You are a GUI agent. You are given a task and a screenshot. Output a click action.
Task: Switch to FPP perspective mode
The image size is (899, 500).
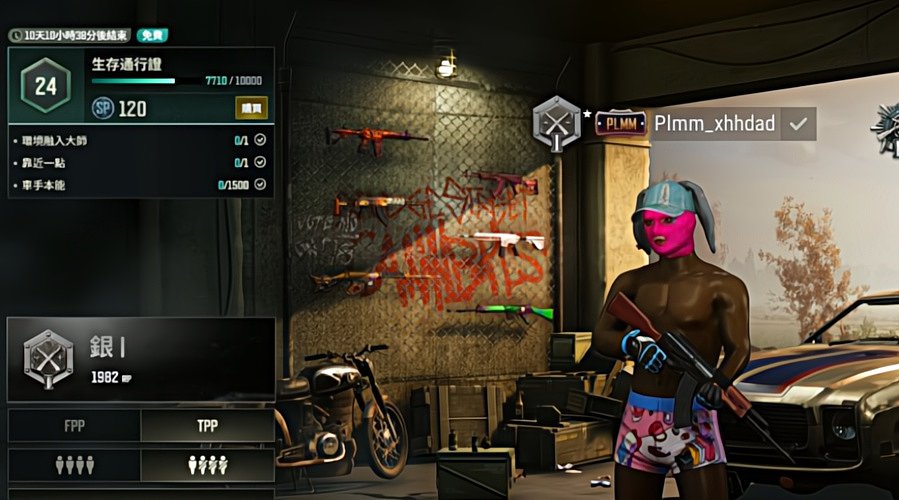pyautogui.click(x=74, y=425)
